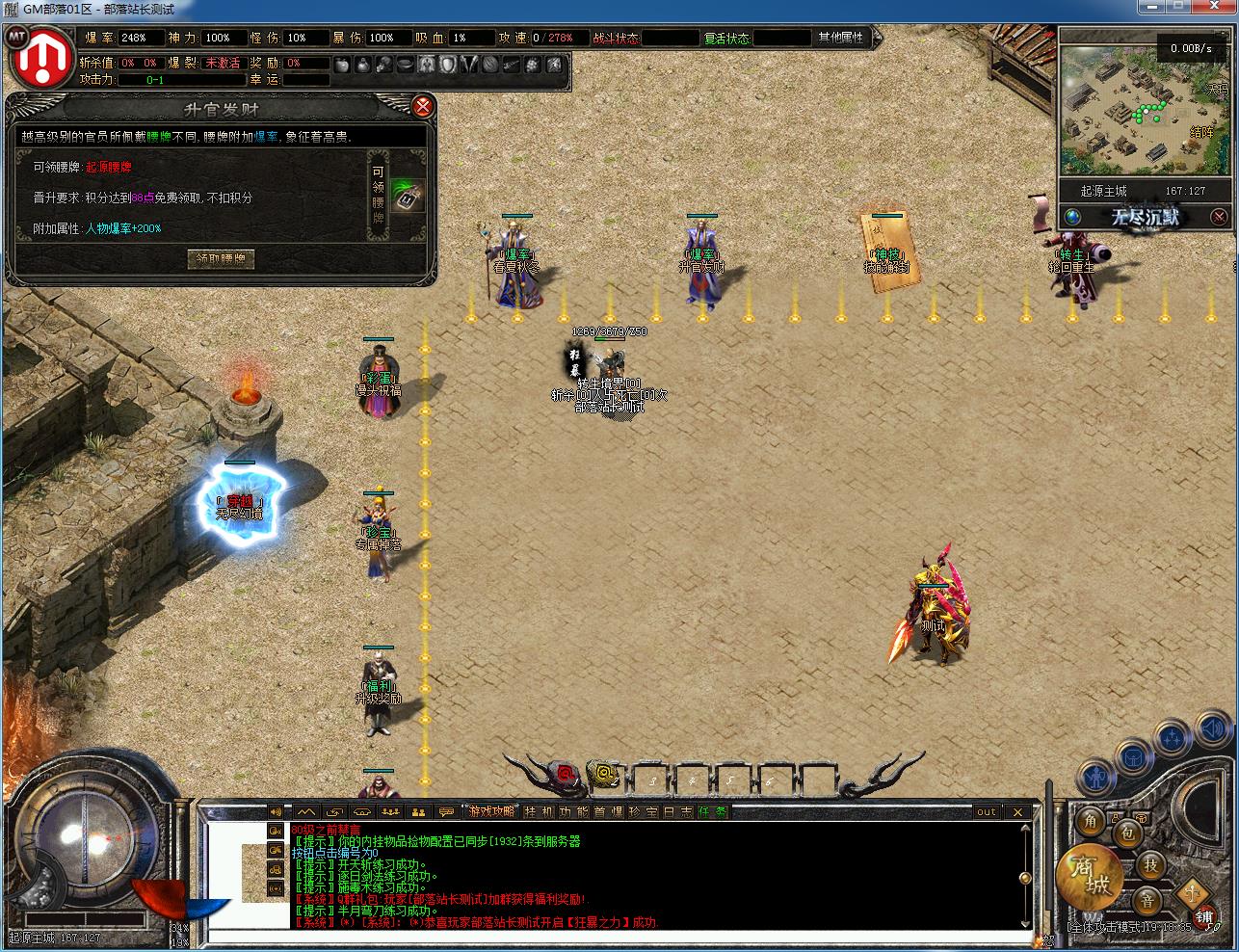Close the 升官发财 dialog
This screenshot has width=1239, height=952.
(x=422, y=106)
